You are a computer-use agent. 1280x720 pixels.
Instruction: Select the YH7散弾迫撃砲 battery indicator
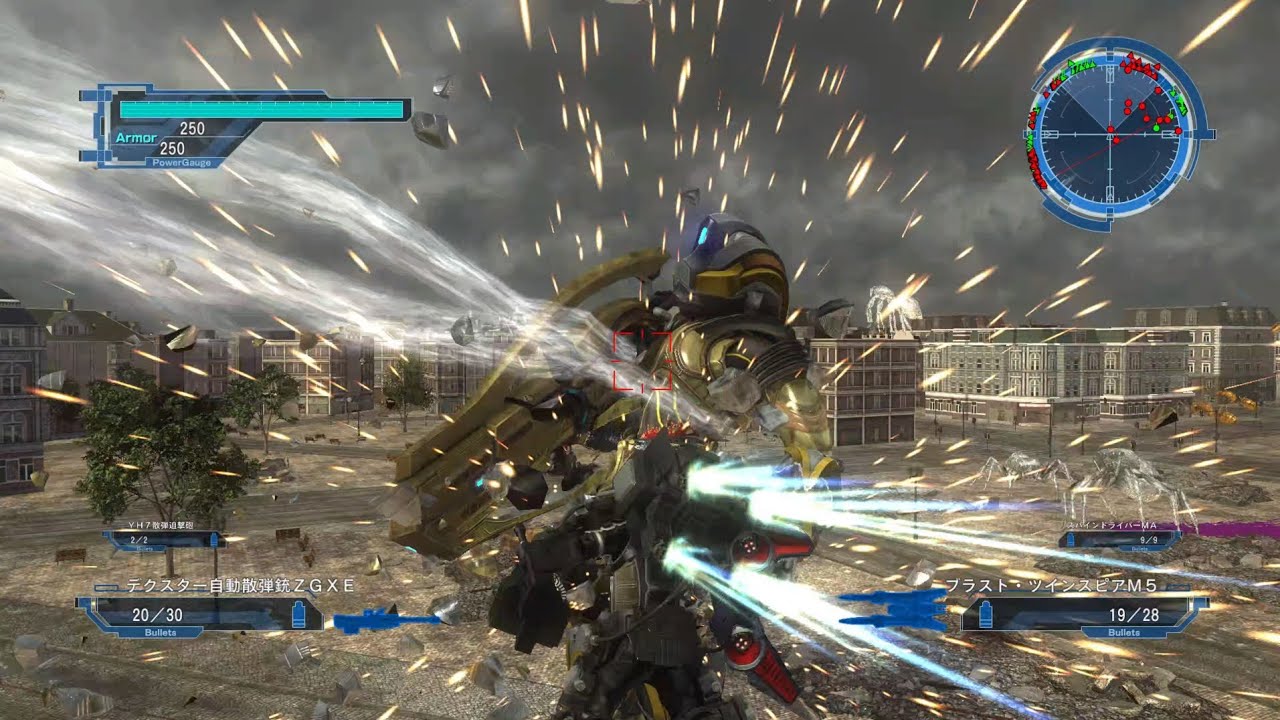[214, 540]
